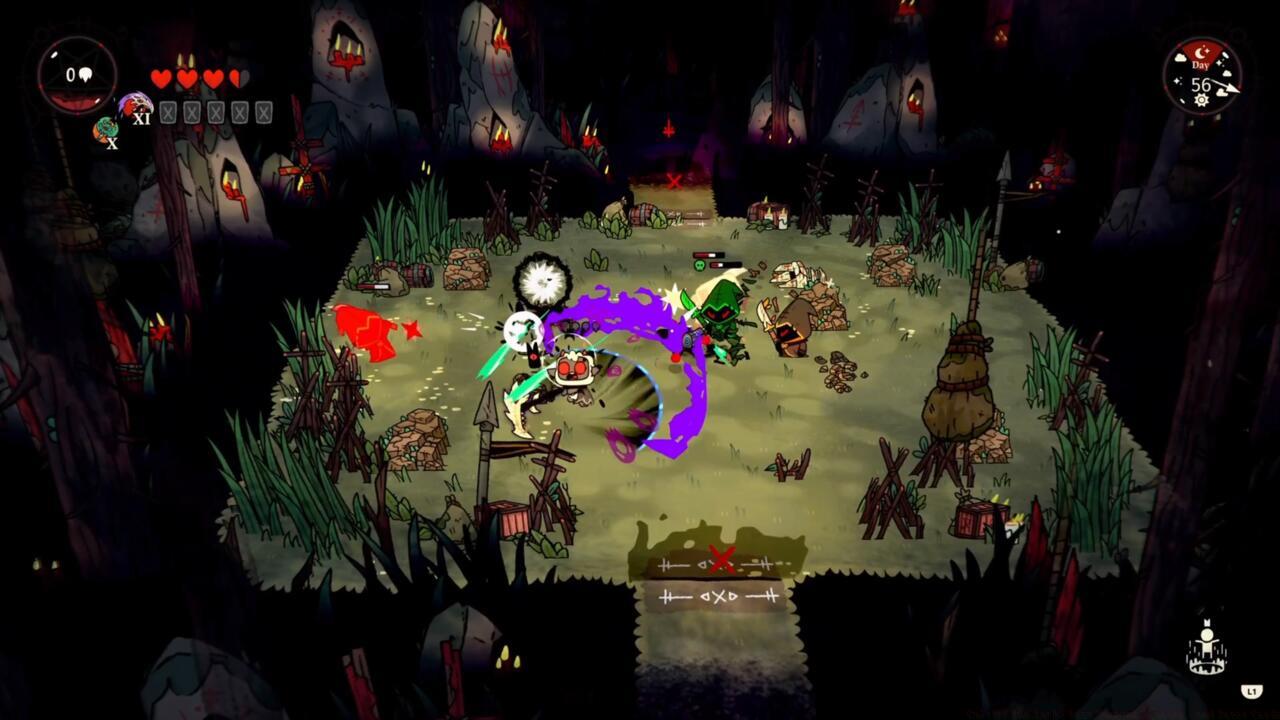Click the sun icon below the day counter
Screen dimensions: 1280x720
1201,99
